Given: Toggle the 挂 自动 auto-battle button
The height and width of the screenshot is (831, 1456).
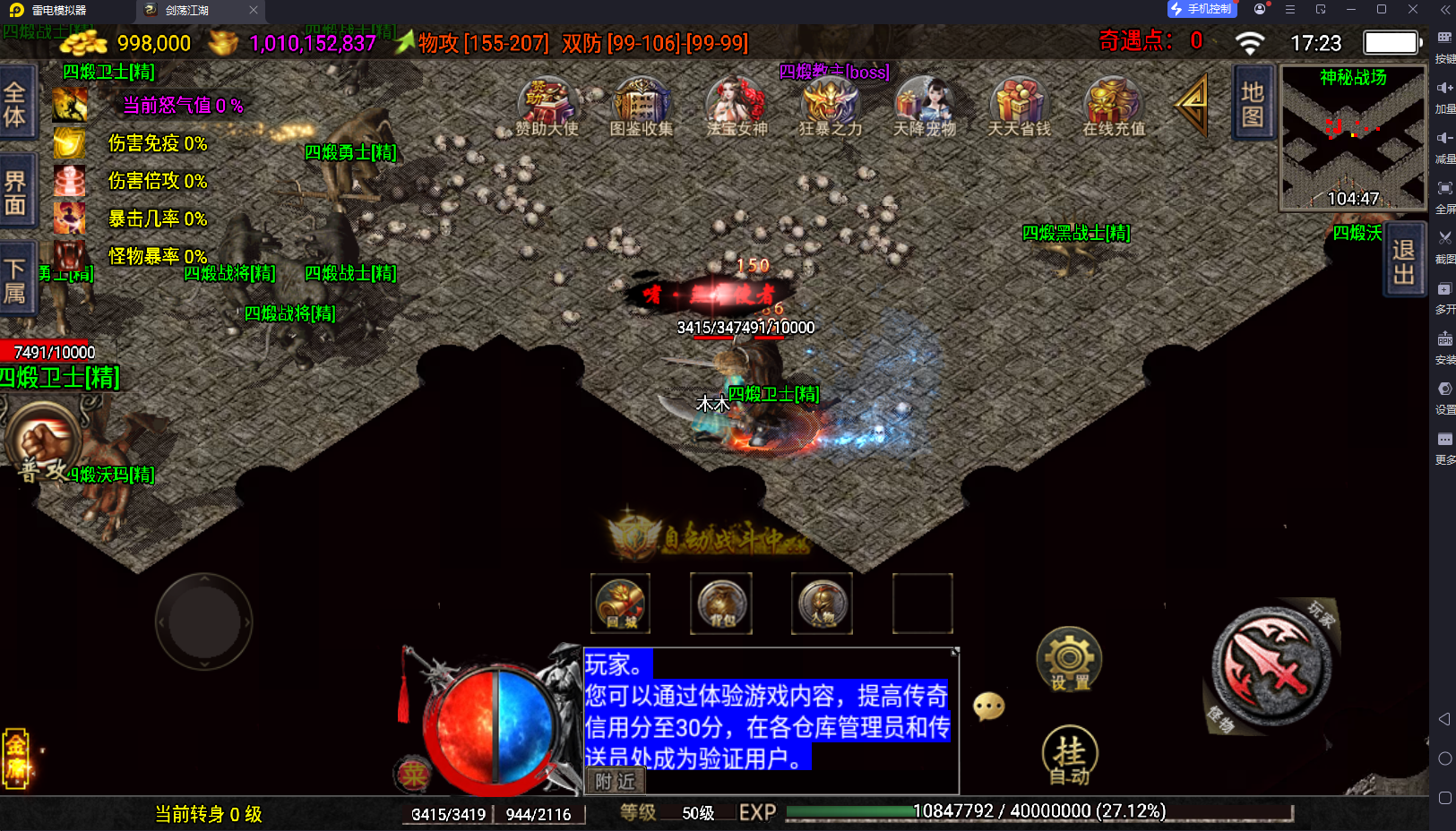Looking at the screenshot, I should point(1070,755).
